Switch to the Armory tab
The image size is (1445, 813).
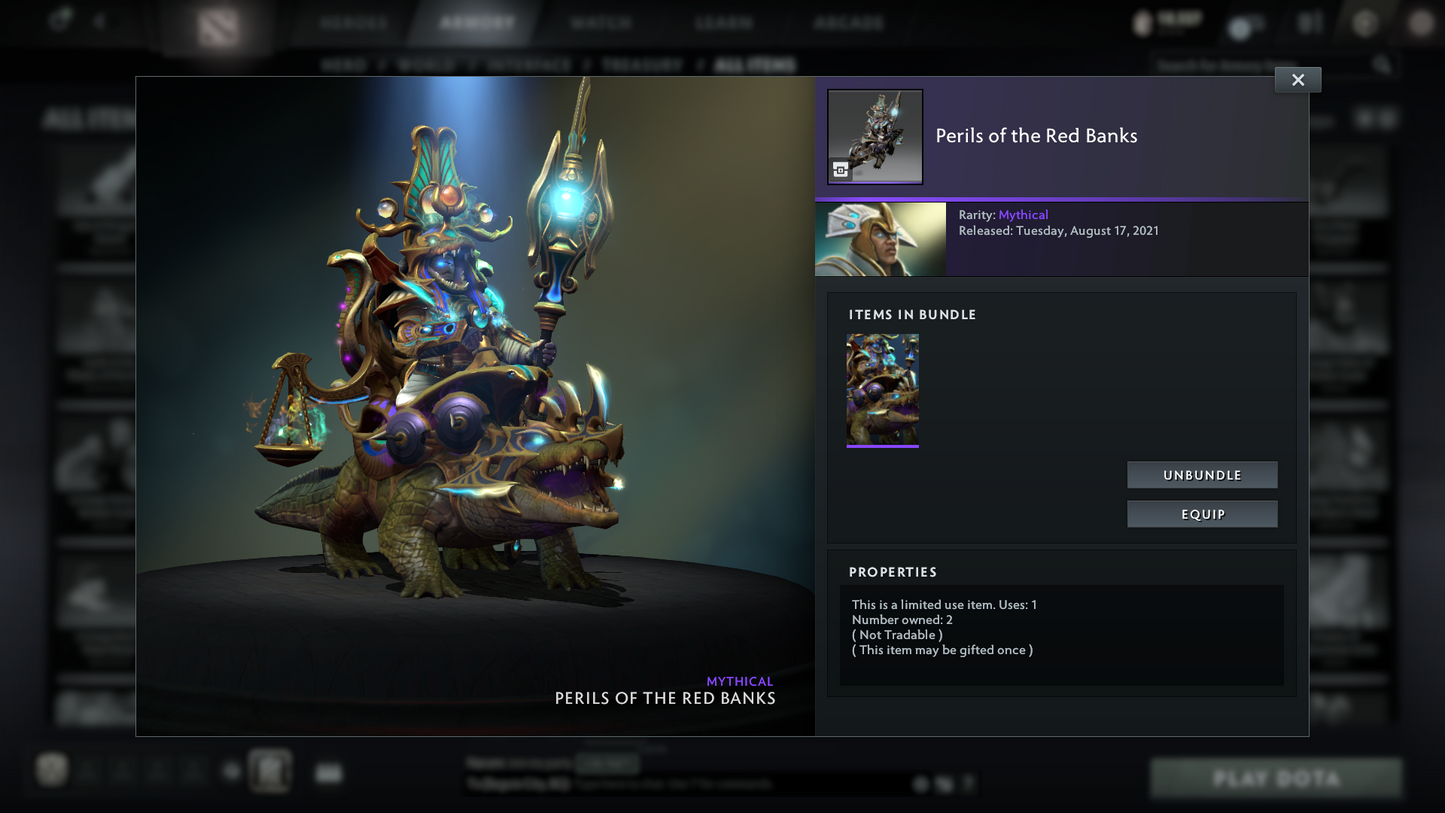[477, 22]
